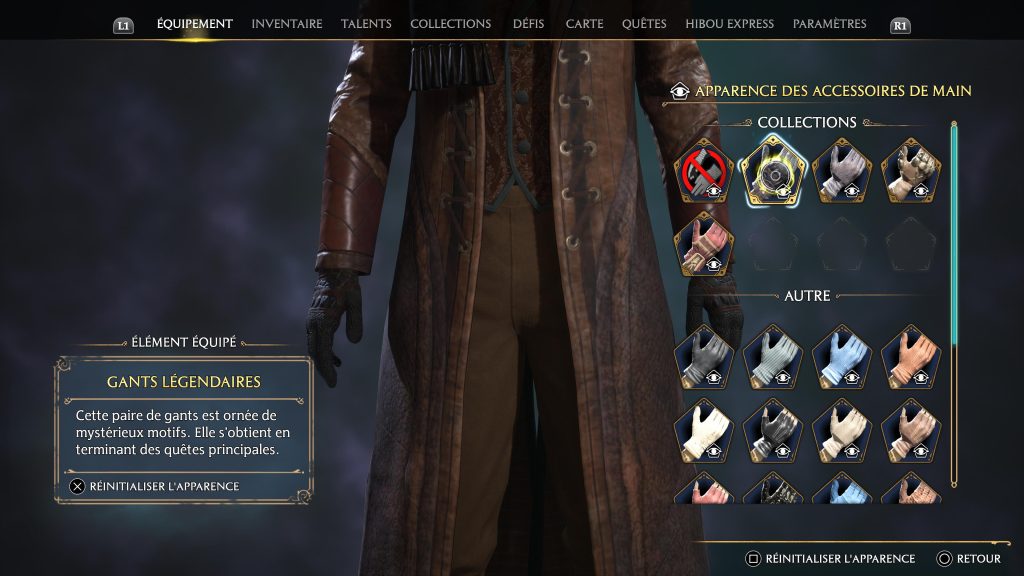Go to the Collections tab
This screenshot has width=1024, height=576.
click(450, 24)
